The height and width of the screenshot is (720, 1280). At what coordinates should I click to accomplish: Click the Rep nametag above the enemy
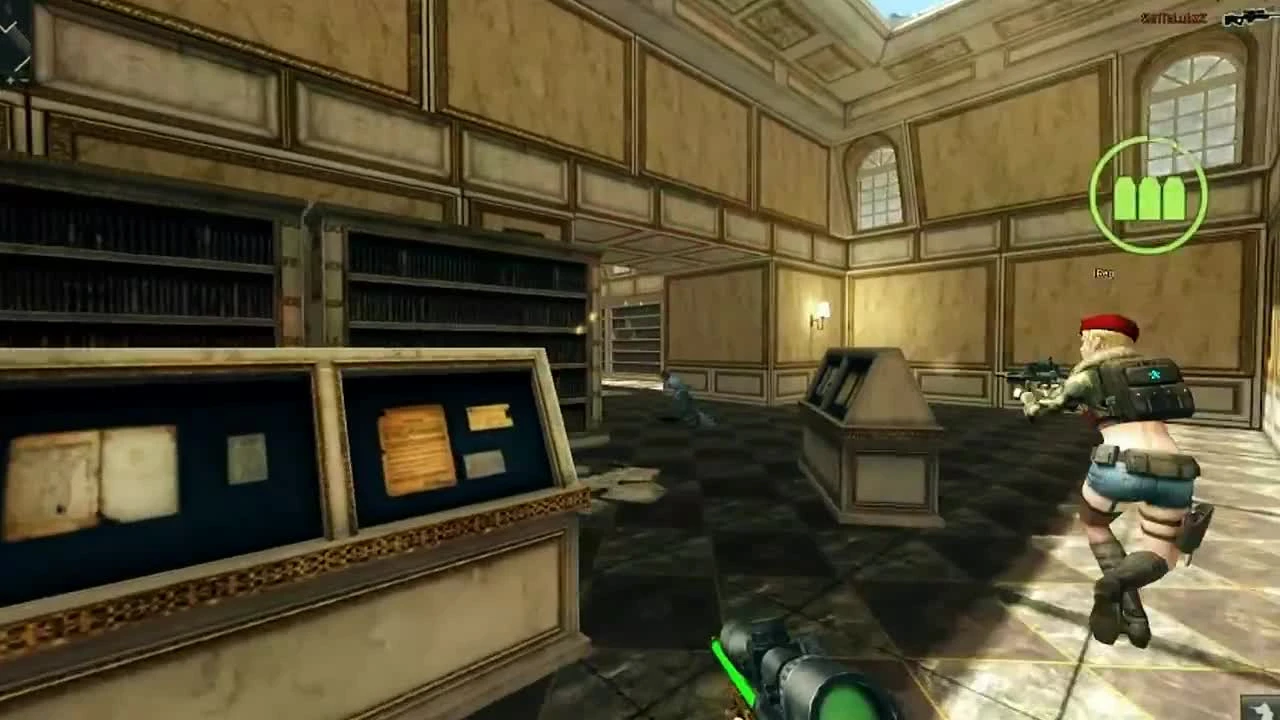pos(1102,273)
